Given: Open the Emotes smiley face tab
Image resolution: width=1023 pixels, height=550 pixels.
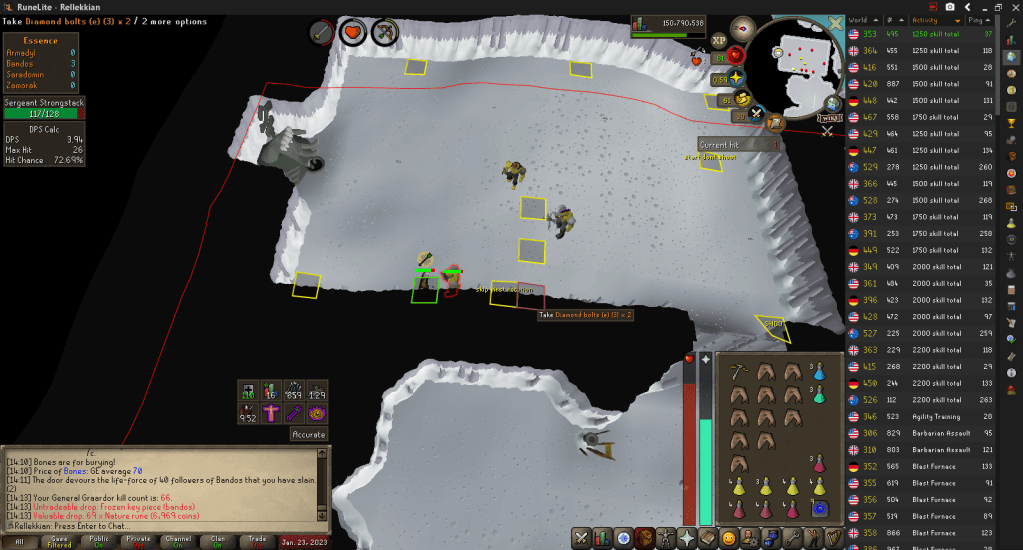Looking at the screenshot, I should (729, 538).
